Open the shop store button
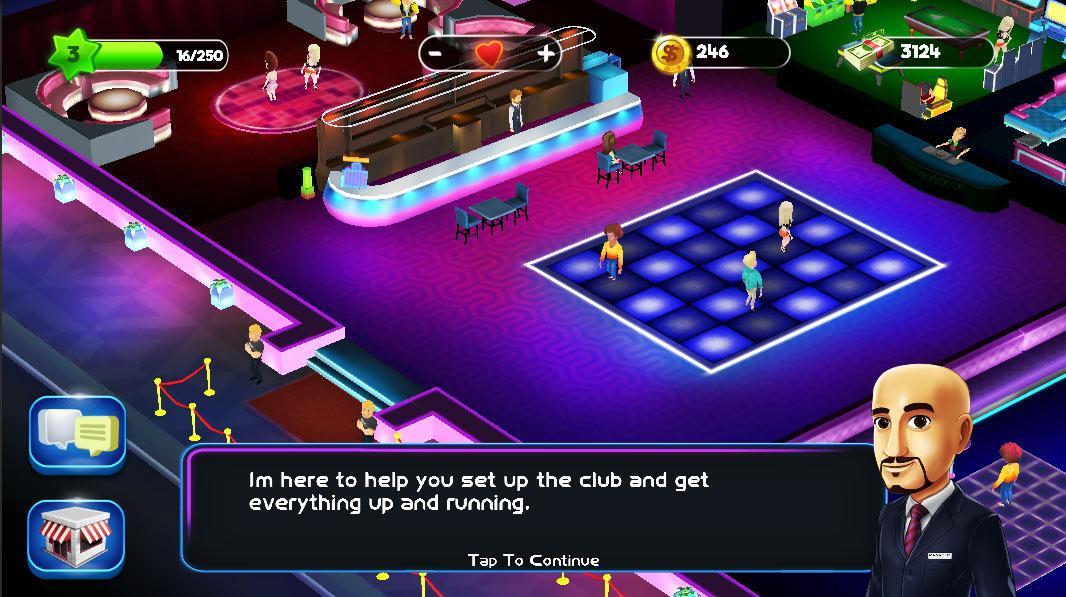The height and width of the screenshot is (597, 1066). (76, 538)
